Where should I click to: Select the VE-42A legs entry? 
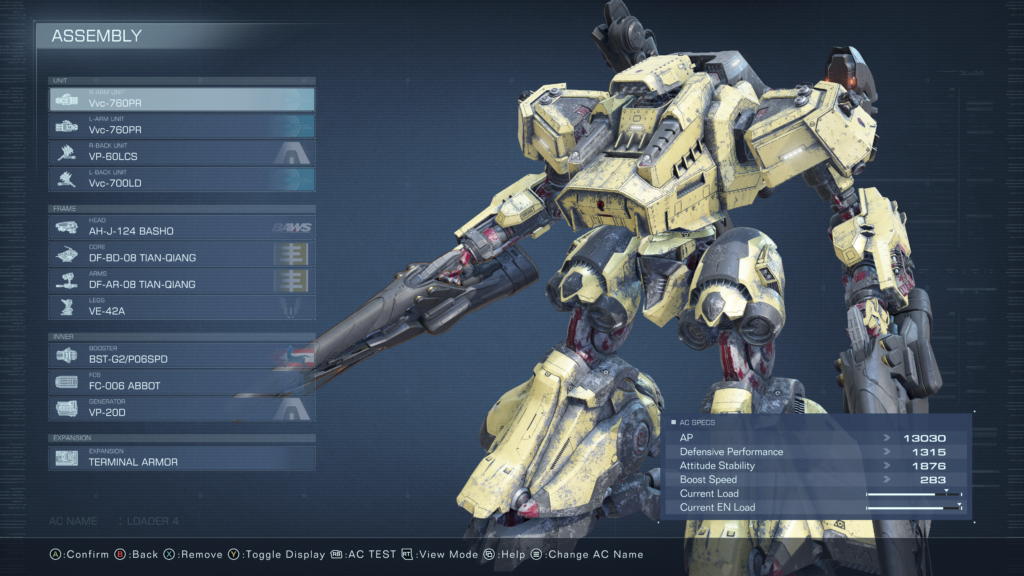(x=182, y=308)
